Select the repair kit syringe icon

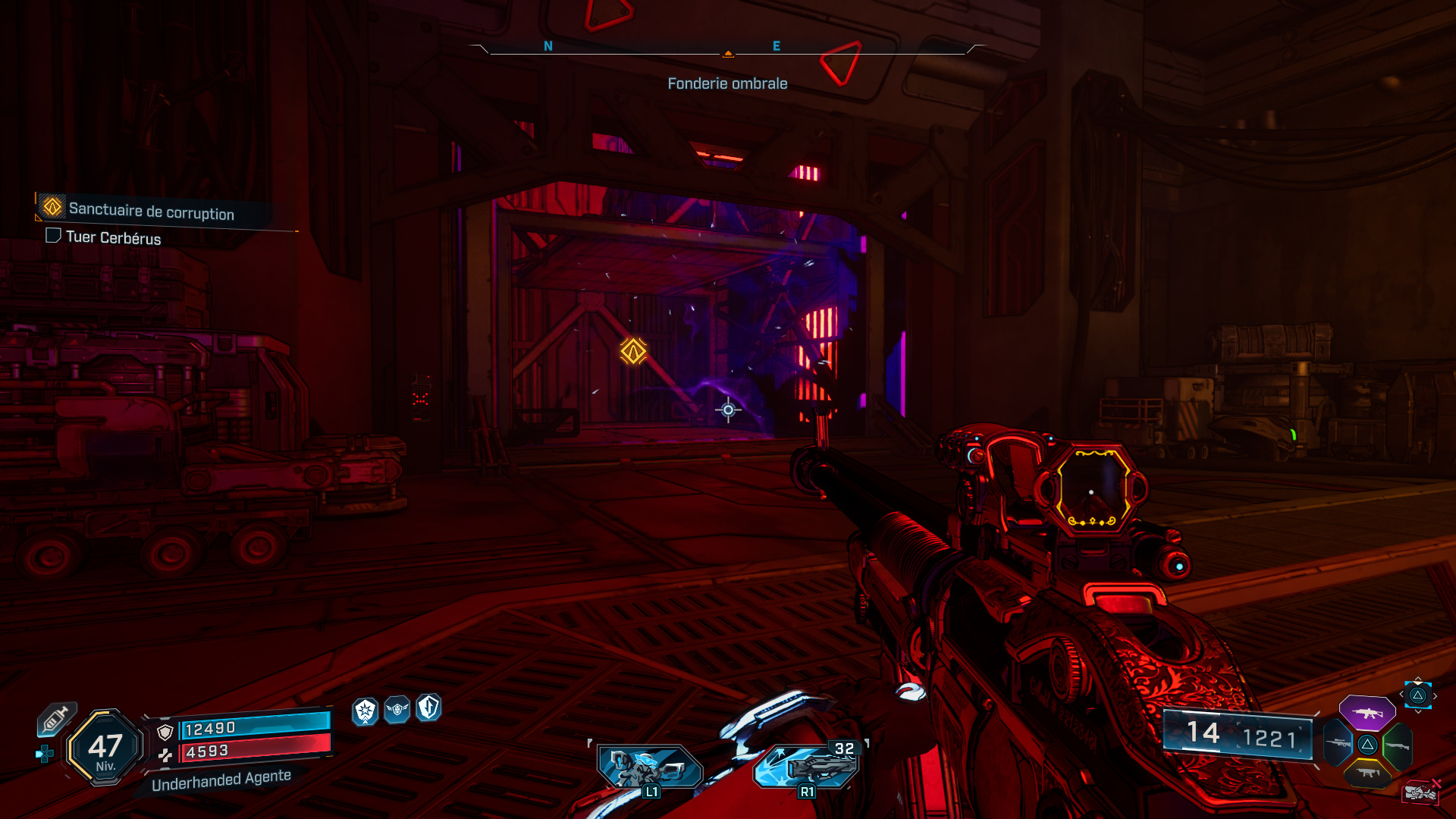[x=56, y=719]
